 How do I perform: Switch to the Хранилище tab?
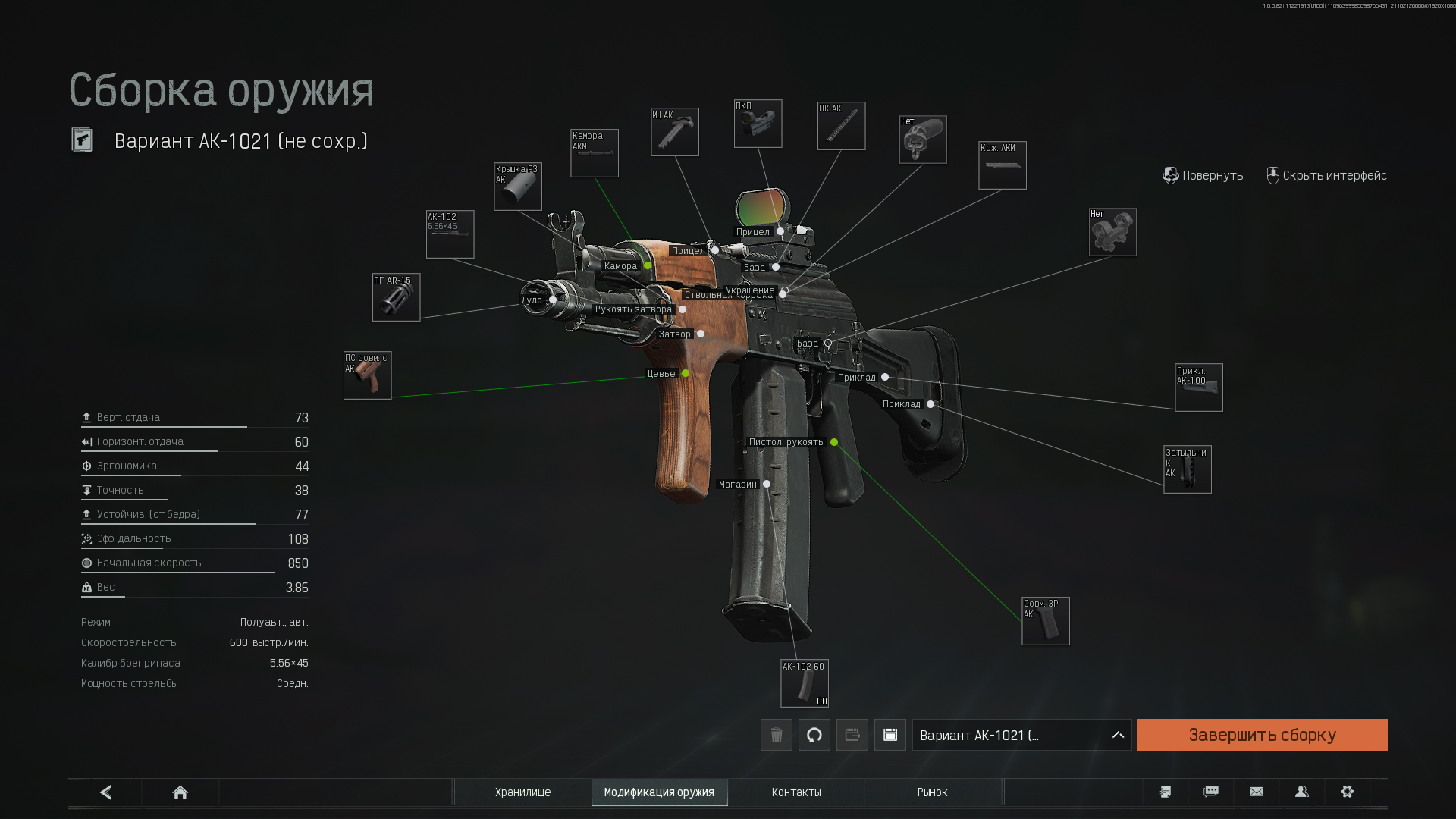pyautogui.click(x=522, y=792)
